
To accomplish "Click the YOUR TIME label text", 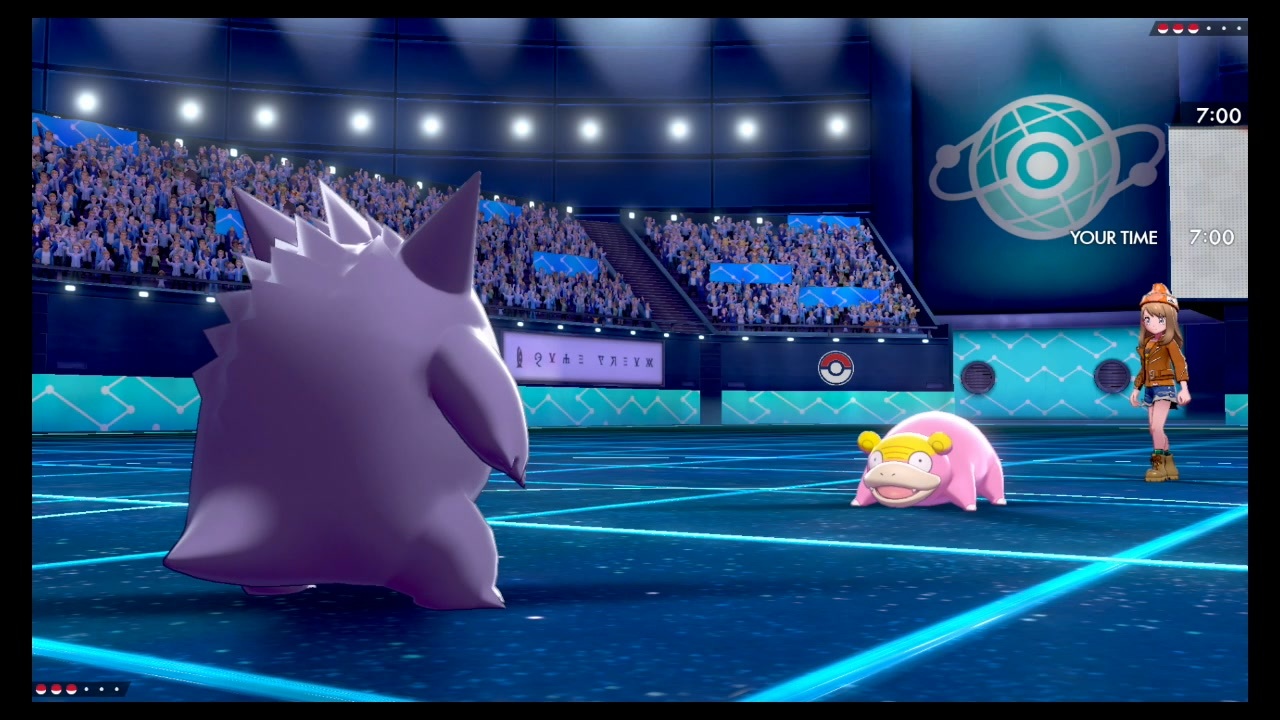I will tap(1115, 238).
